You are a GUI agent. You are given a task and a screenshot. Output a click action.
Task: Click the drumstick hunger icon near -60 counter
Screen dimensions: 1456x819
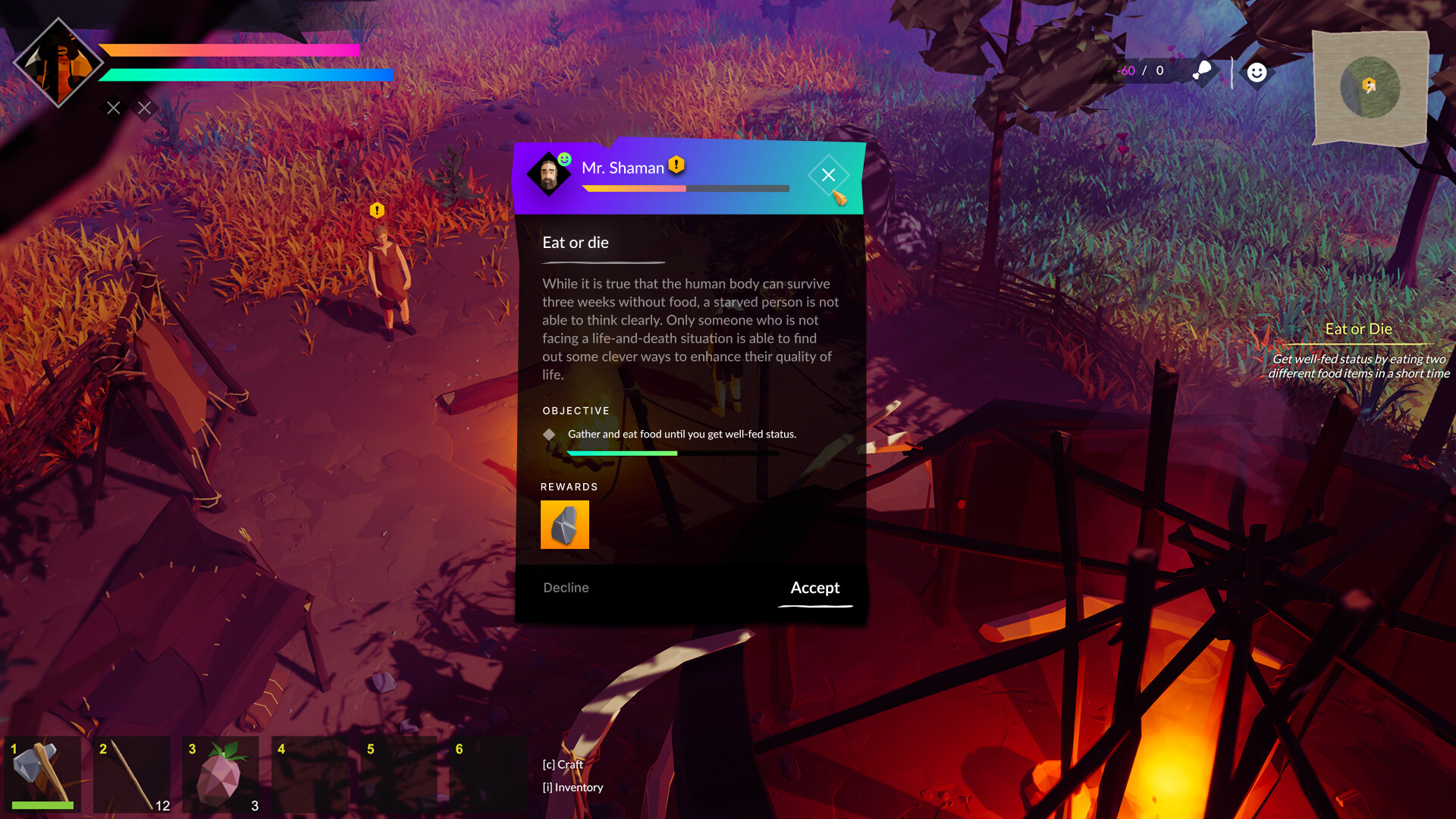(1202, 71)
